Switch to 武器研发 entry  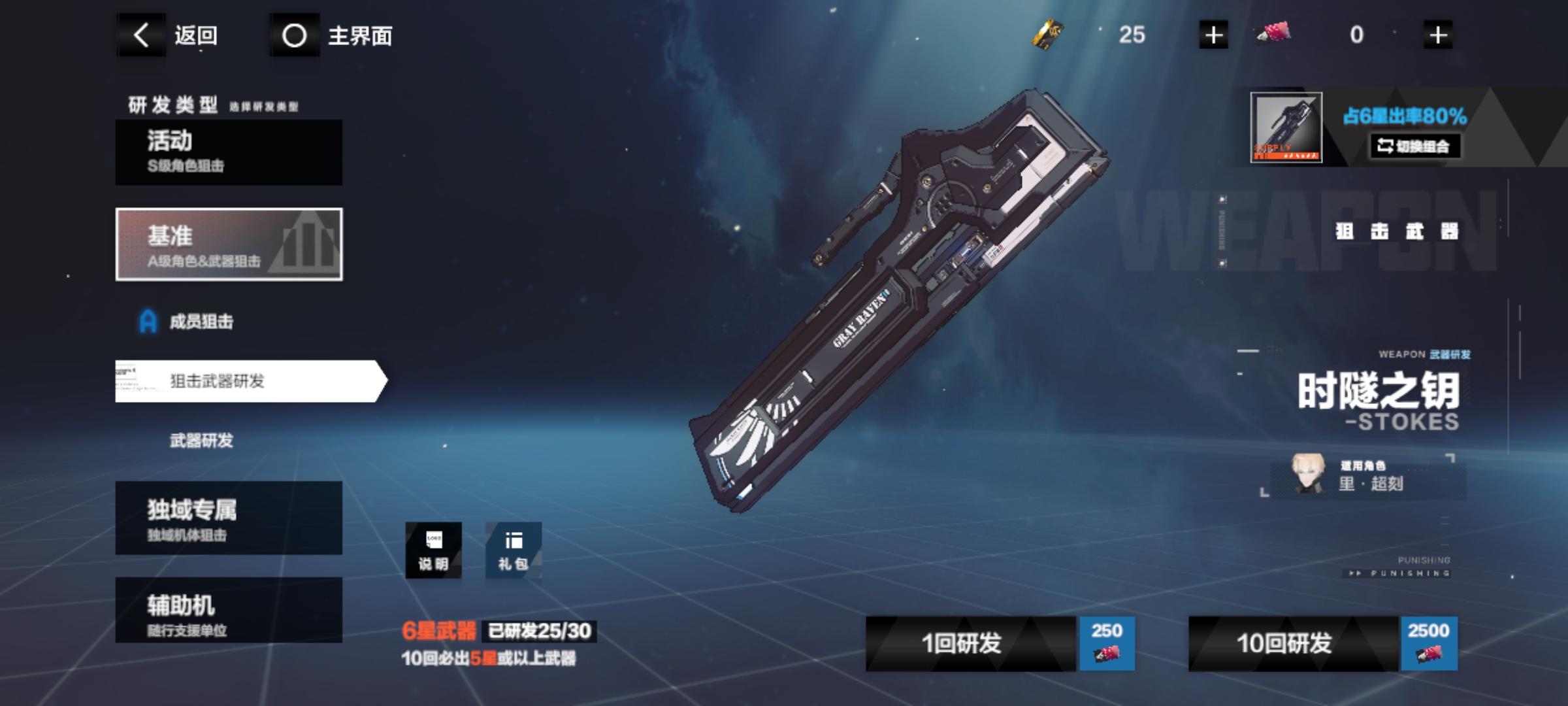click(x=201, y=441)
